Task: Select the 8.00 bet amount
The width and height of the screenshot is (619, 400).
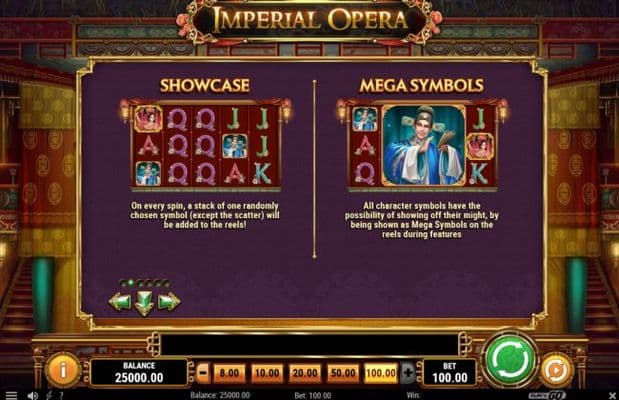Action: [229, 372]
